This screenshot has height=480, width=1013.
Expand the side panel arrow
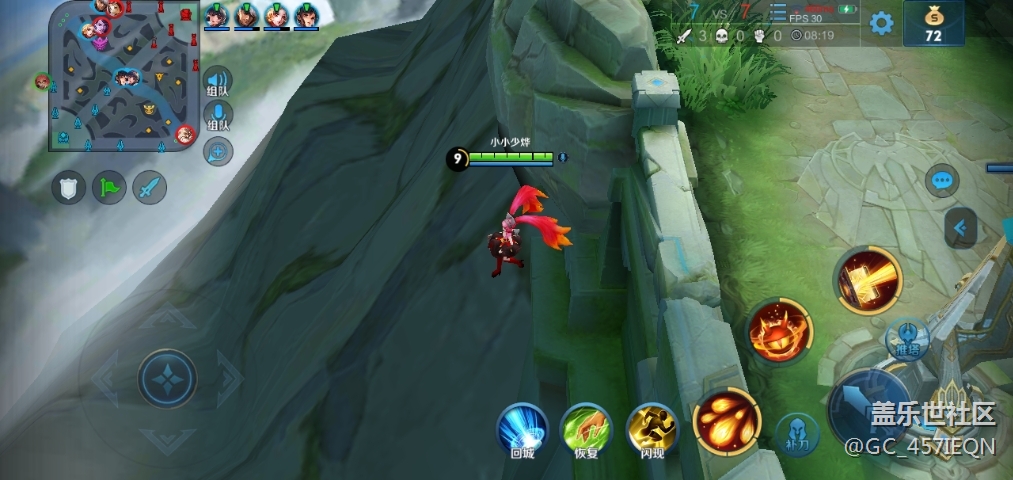[x=961, y=228]
